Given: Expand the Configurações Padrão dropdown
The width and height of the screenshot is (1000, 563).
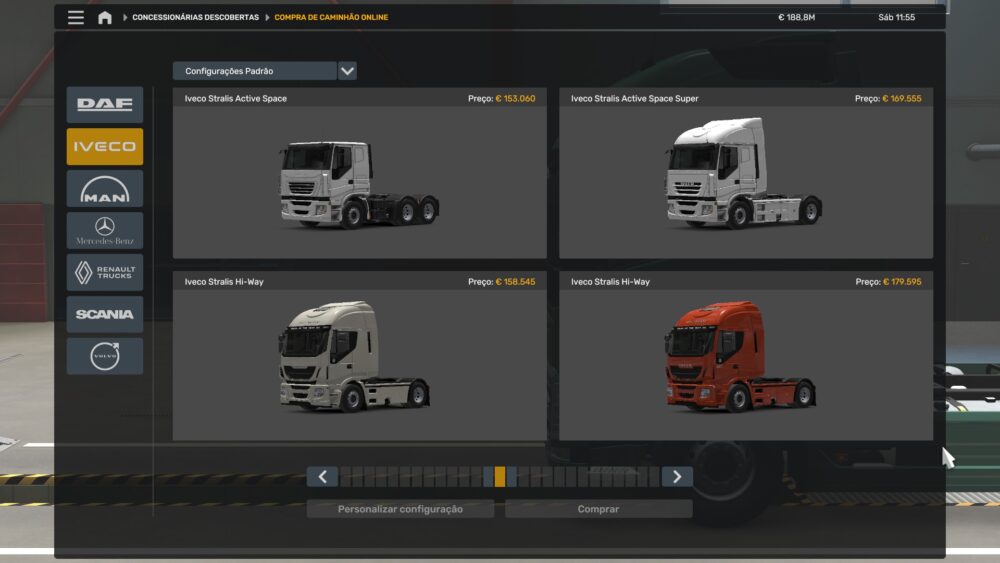Looking at the screenshot, I should (x=347, y=71).
